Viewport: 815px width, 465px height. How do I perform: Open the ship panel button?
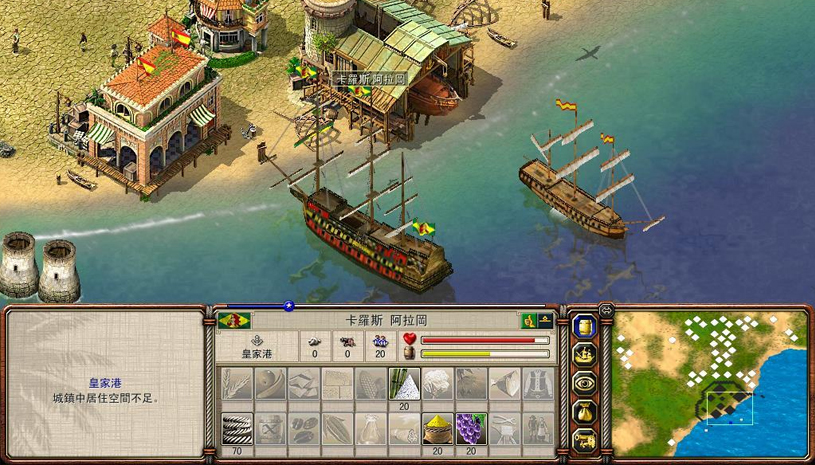(x=584, y=354)
